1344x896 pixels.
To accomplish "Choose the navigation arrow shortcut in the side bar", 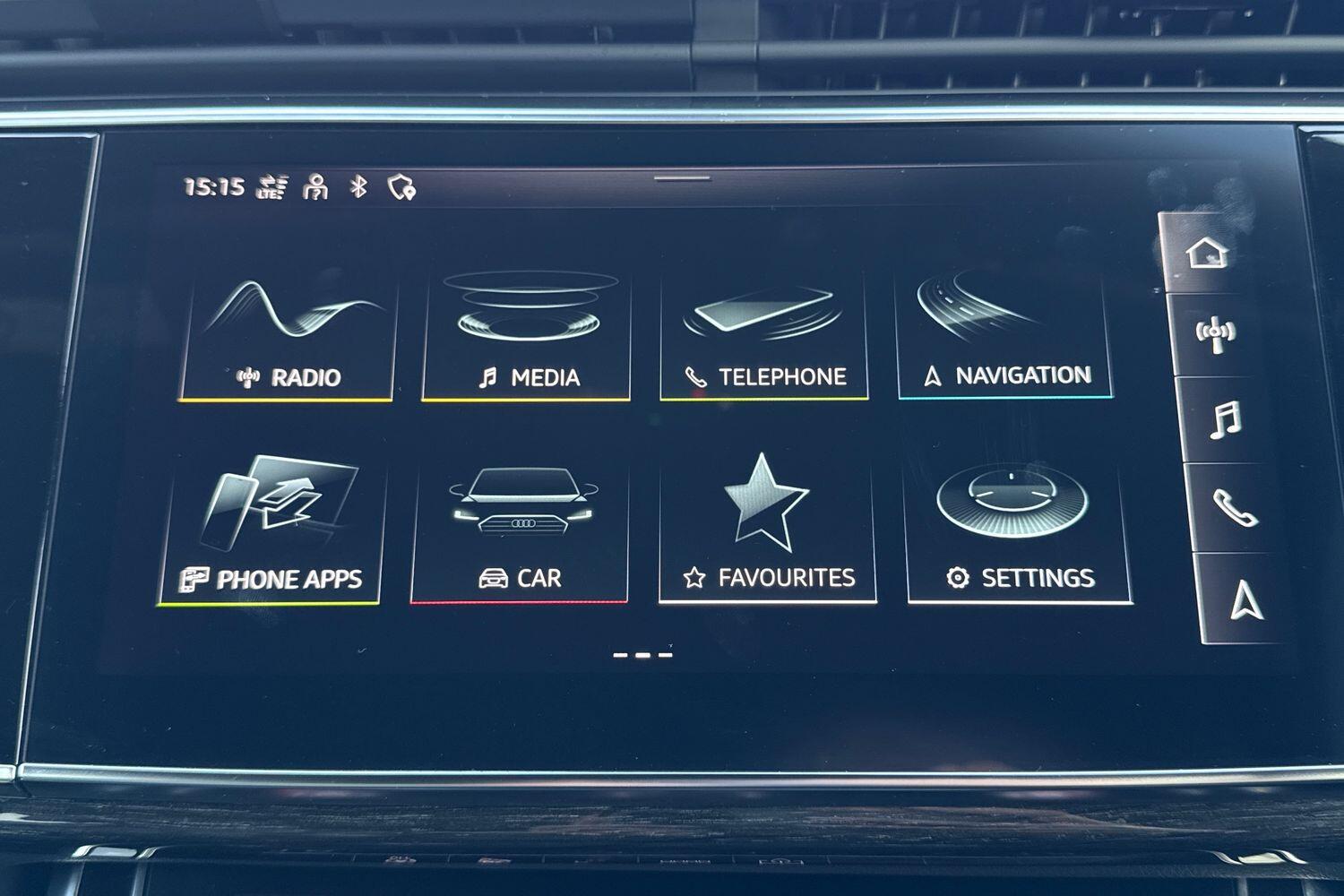I will click(1245, 599).
